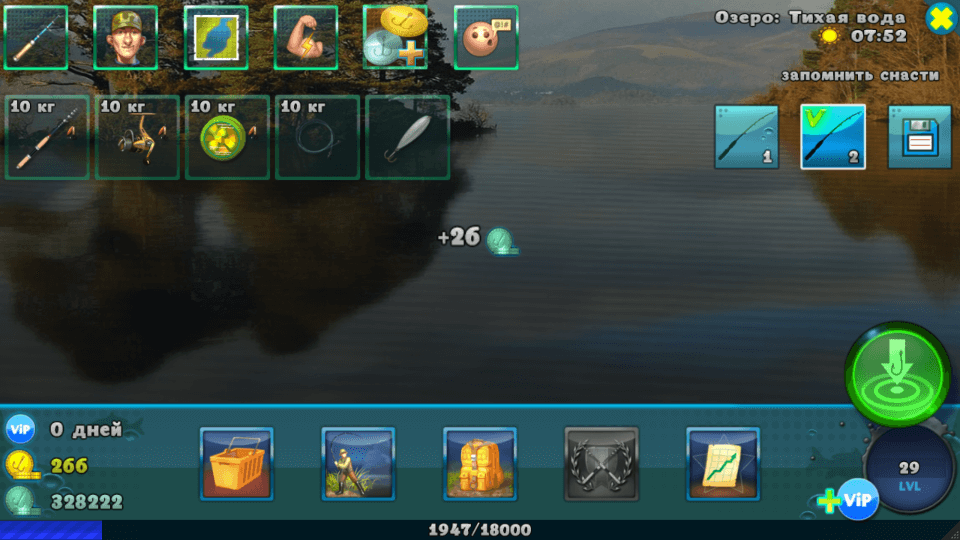Open the shop basket button
The image size is (960, 540).
coord(236,463)
